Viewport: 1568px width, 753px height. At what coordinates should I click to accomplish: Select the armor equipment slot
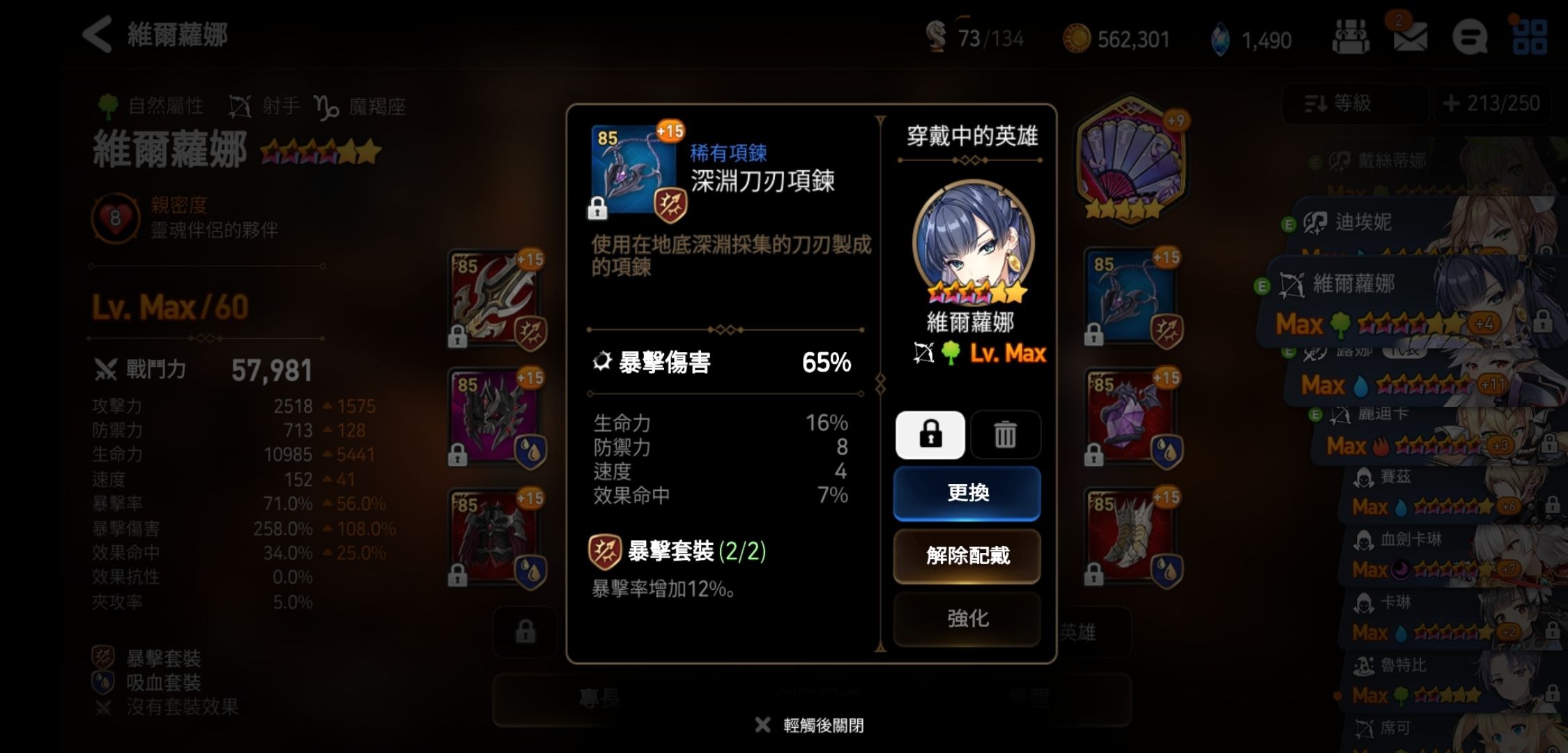[x=496, y=538]
